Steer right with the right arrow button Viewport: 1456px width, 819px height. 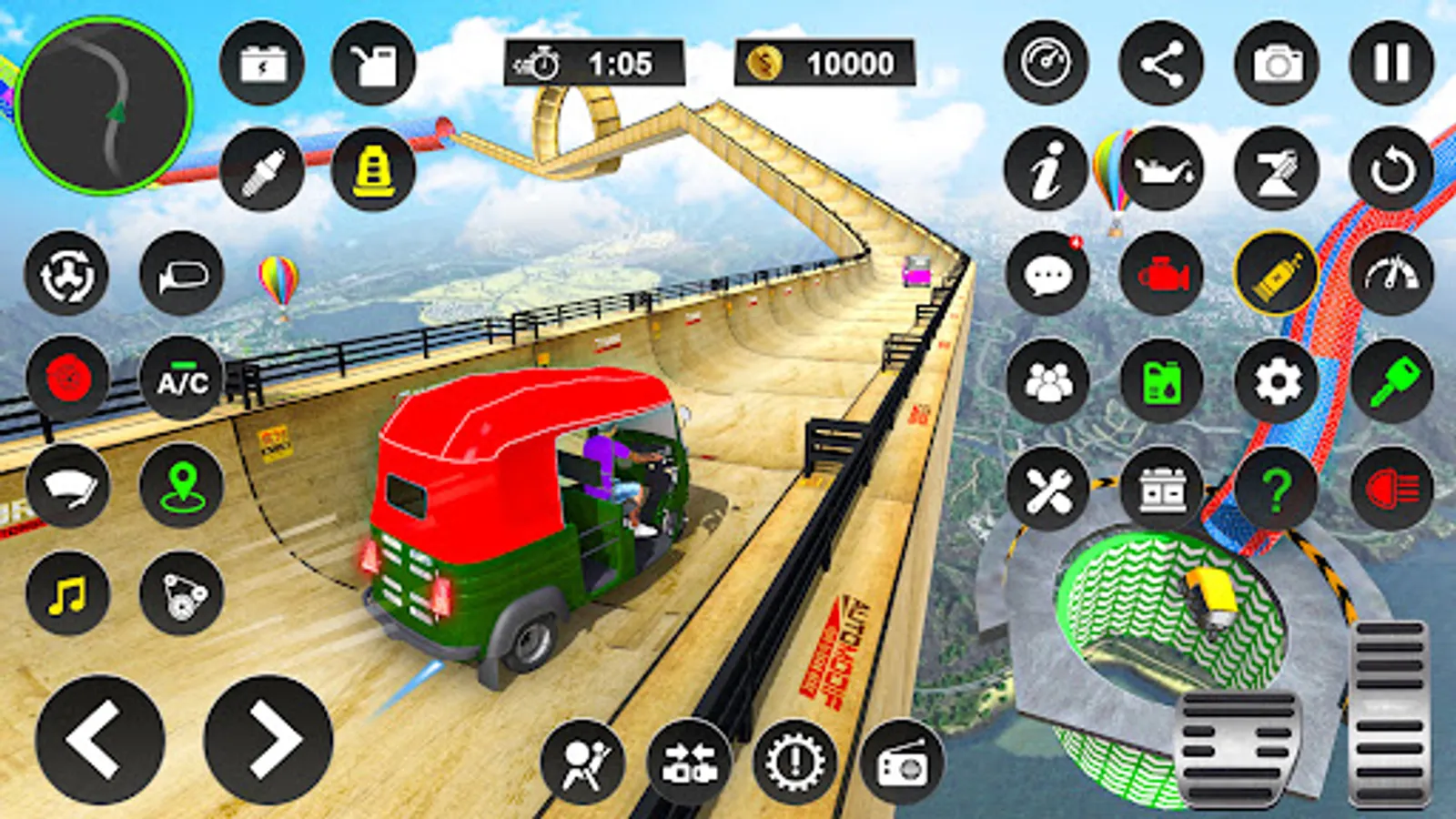point(269,739)
